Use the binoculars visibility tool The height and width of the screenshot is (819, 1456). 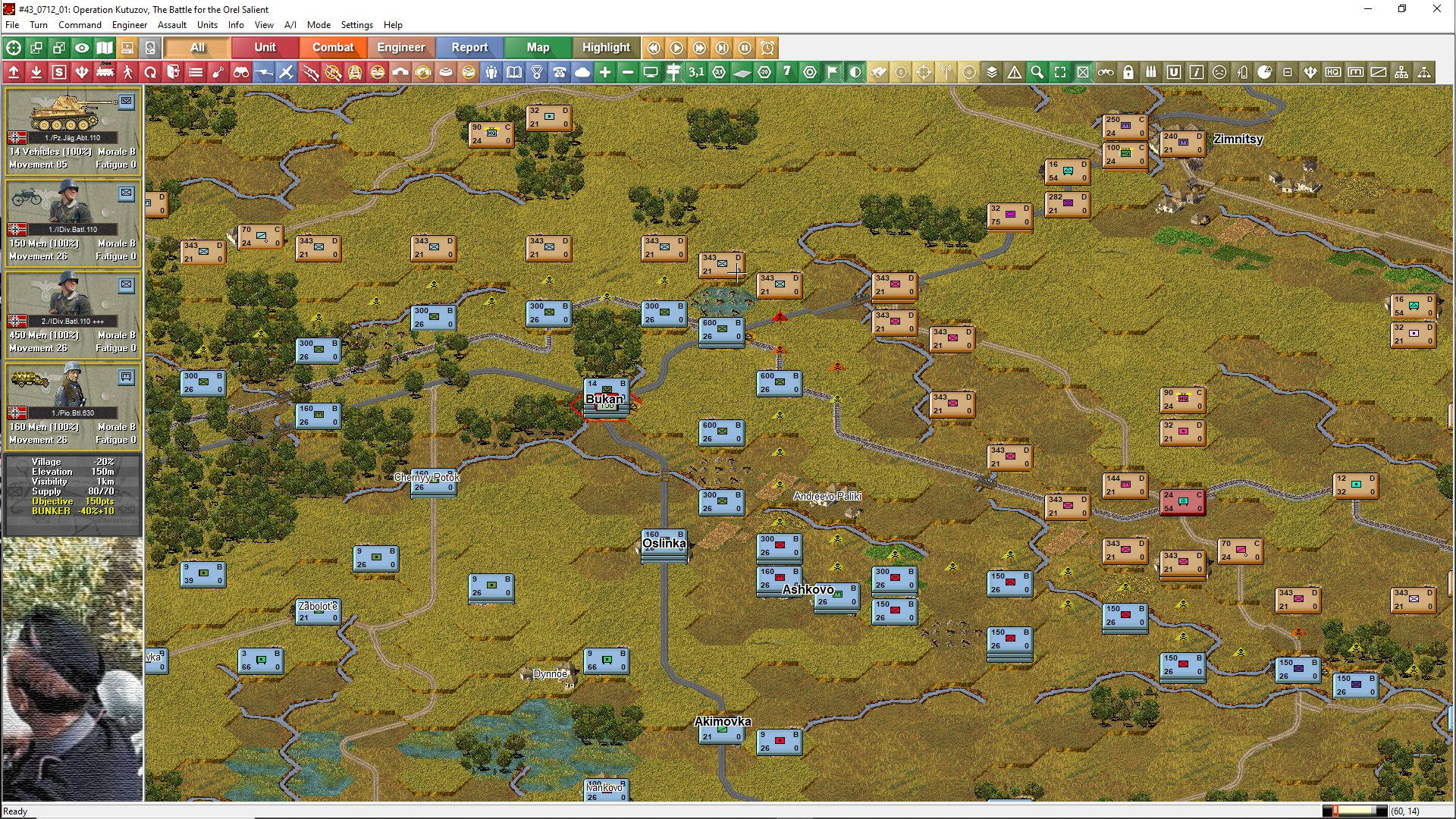[x=242, y=72]
